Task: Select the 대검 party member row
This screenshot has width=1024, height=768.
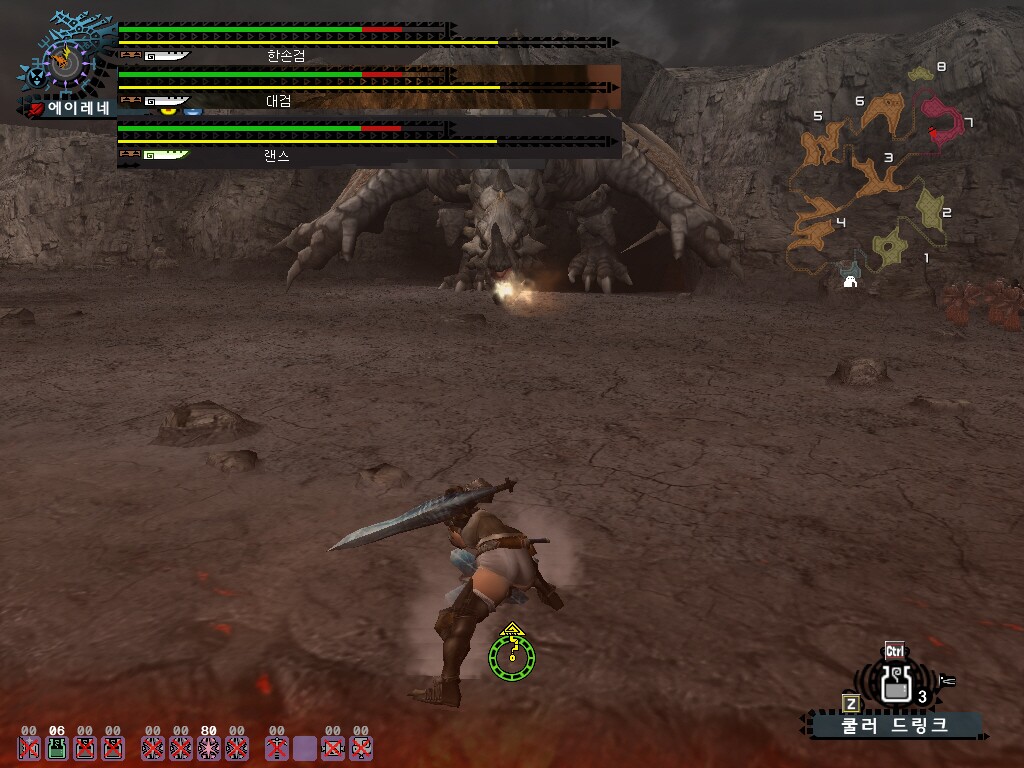Action: [x=368, y=88]
